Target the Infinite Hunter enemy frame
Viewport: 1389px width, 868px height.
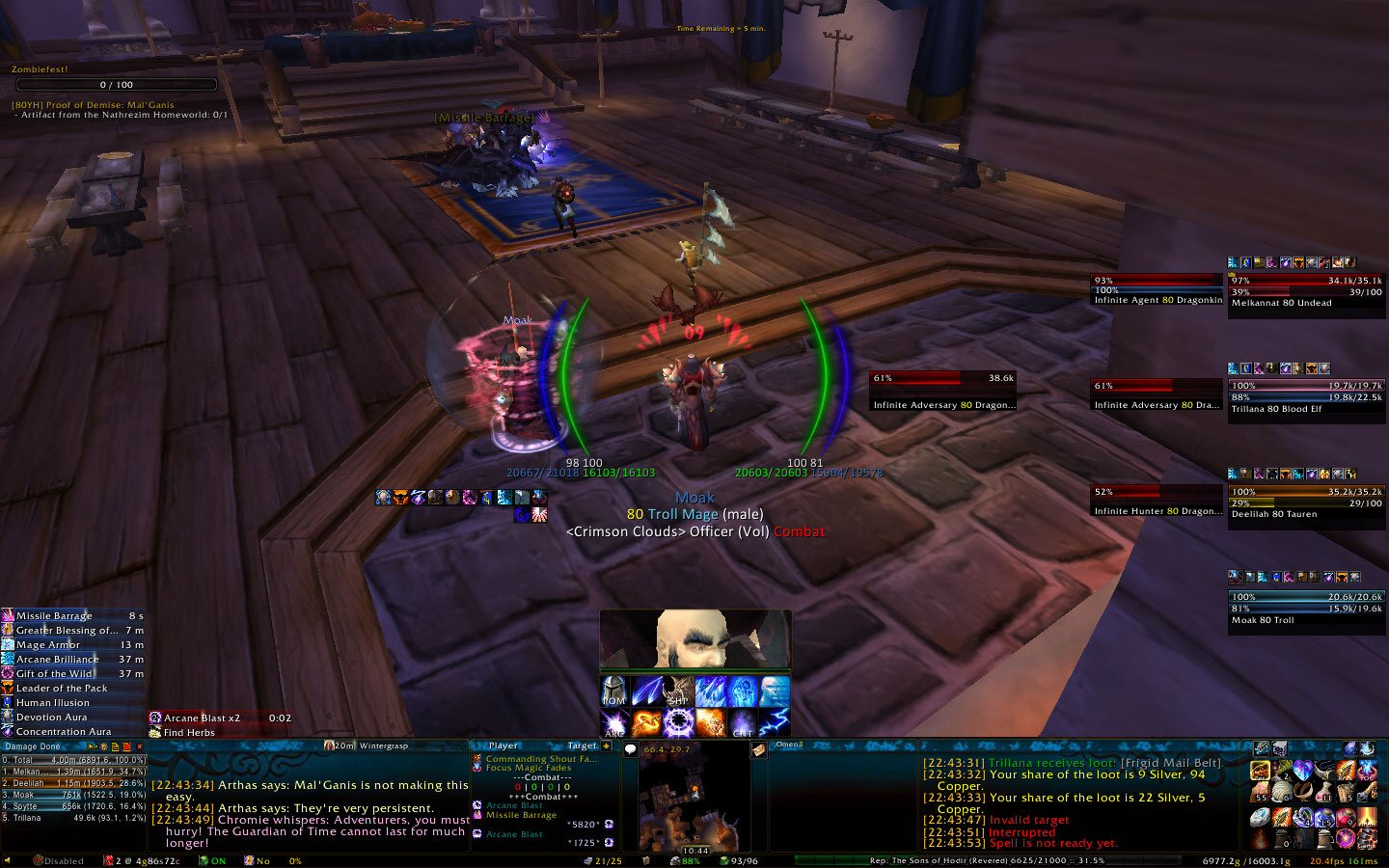coord(1157,501)
